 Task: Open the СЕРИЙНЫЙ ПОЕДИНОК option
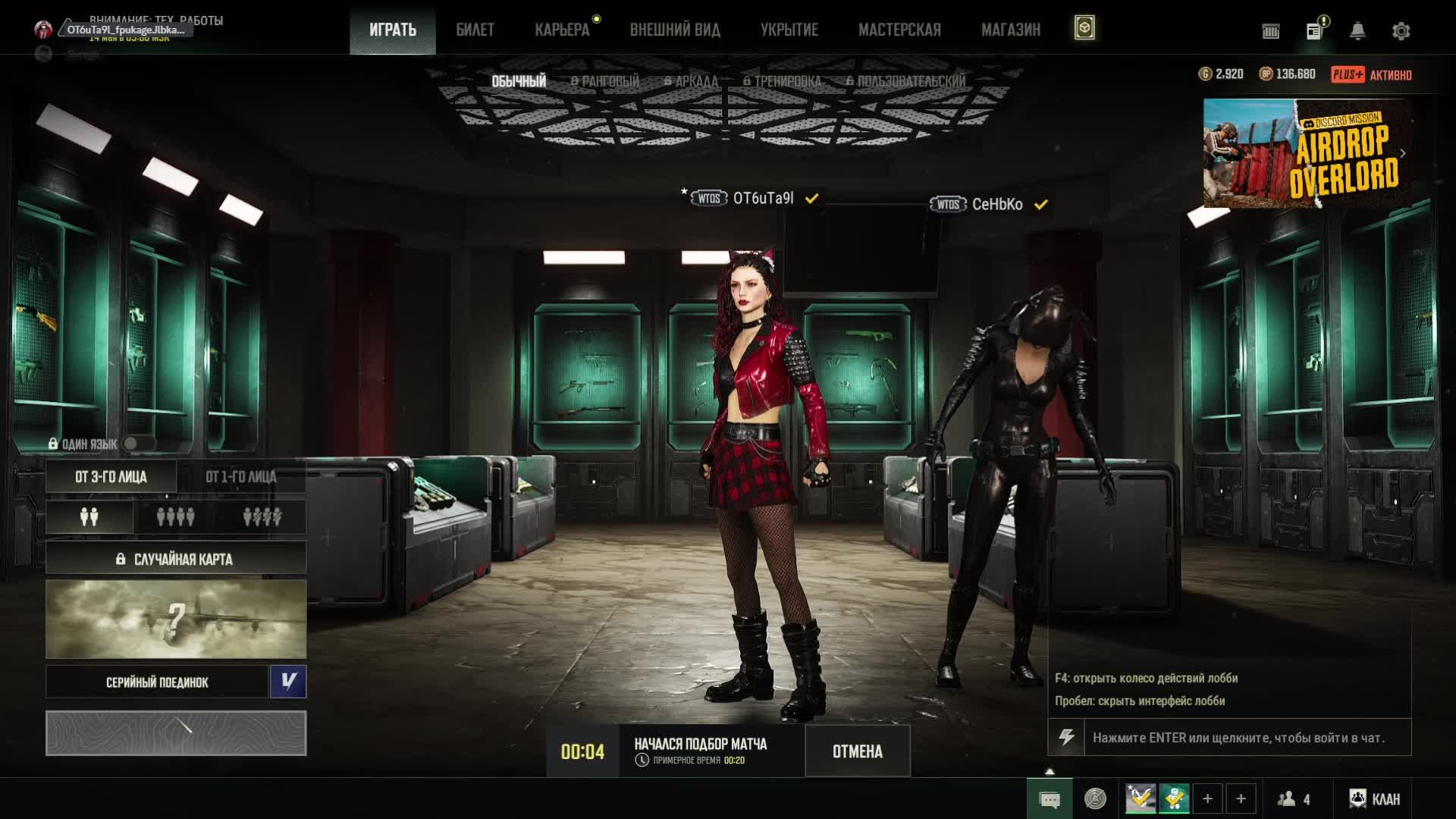point(157,682)
